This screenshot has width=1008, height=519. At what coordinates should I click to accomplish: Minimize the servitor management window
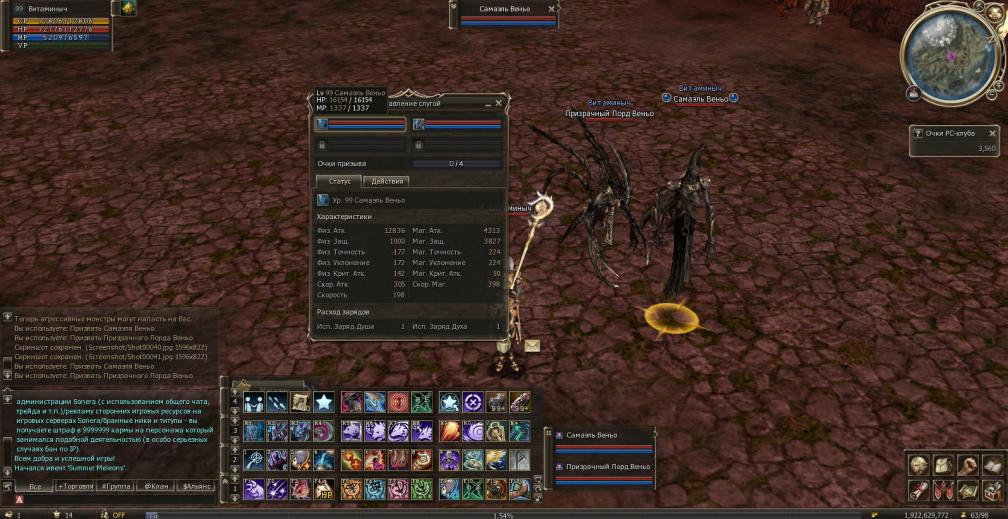click(487, 104)
